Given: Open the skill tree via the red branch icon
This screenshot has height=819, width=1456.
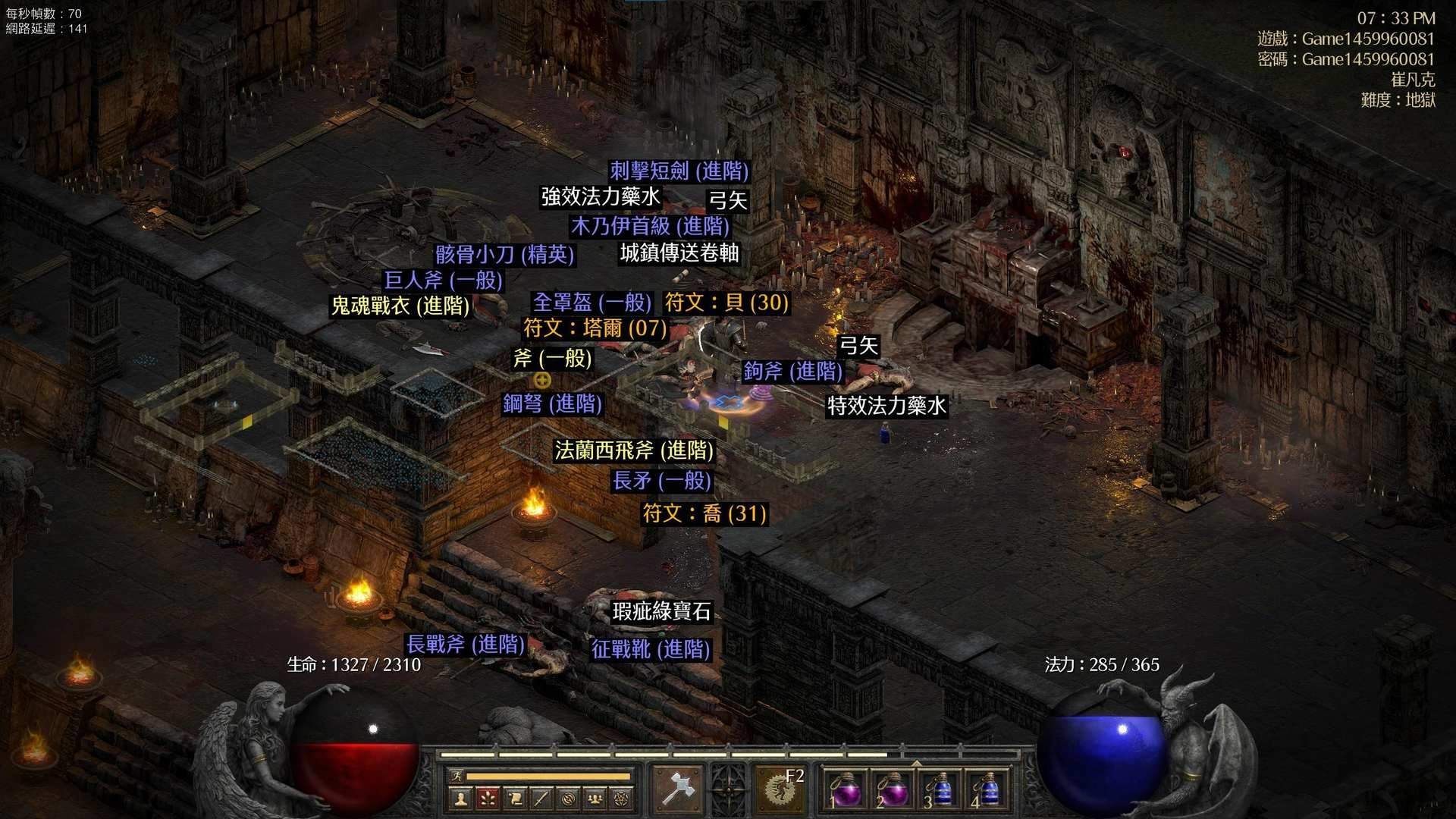Looking at the screenshot, I should coord(487,799).
